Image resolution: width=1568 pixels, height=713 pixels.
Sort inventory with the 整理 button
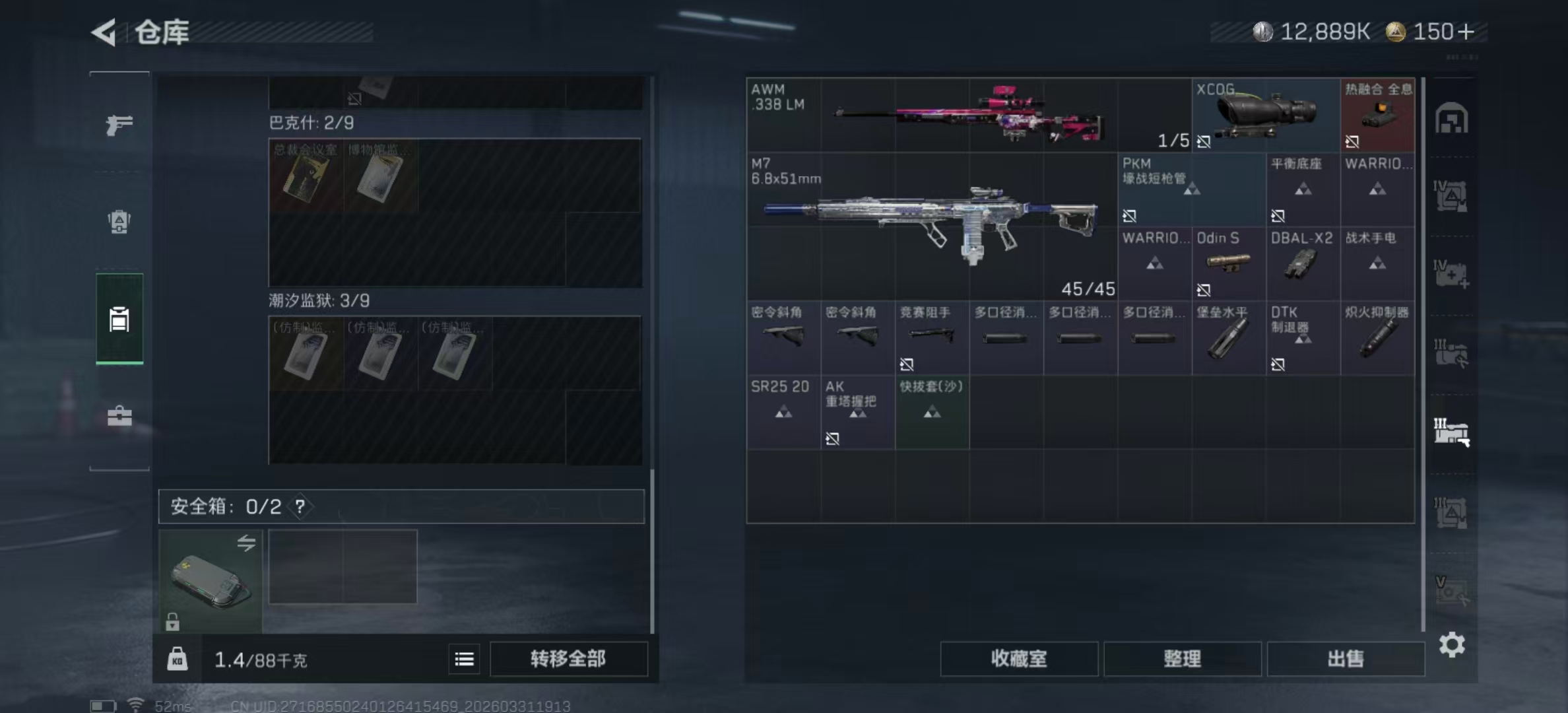[x=1182, y=658]
